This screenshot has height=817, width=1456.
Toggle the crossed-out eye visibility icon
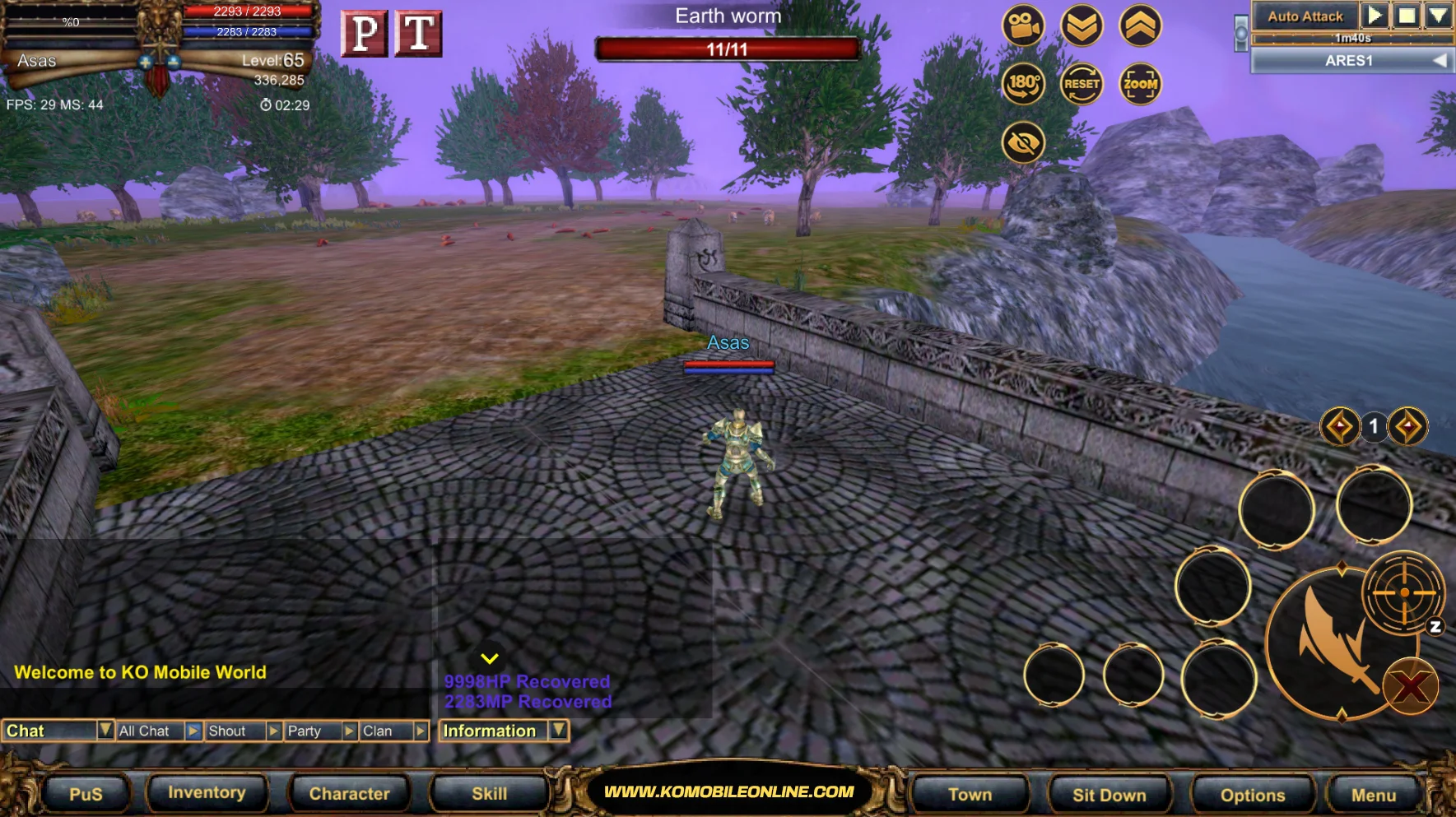[x=1023, y=142]
